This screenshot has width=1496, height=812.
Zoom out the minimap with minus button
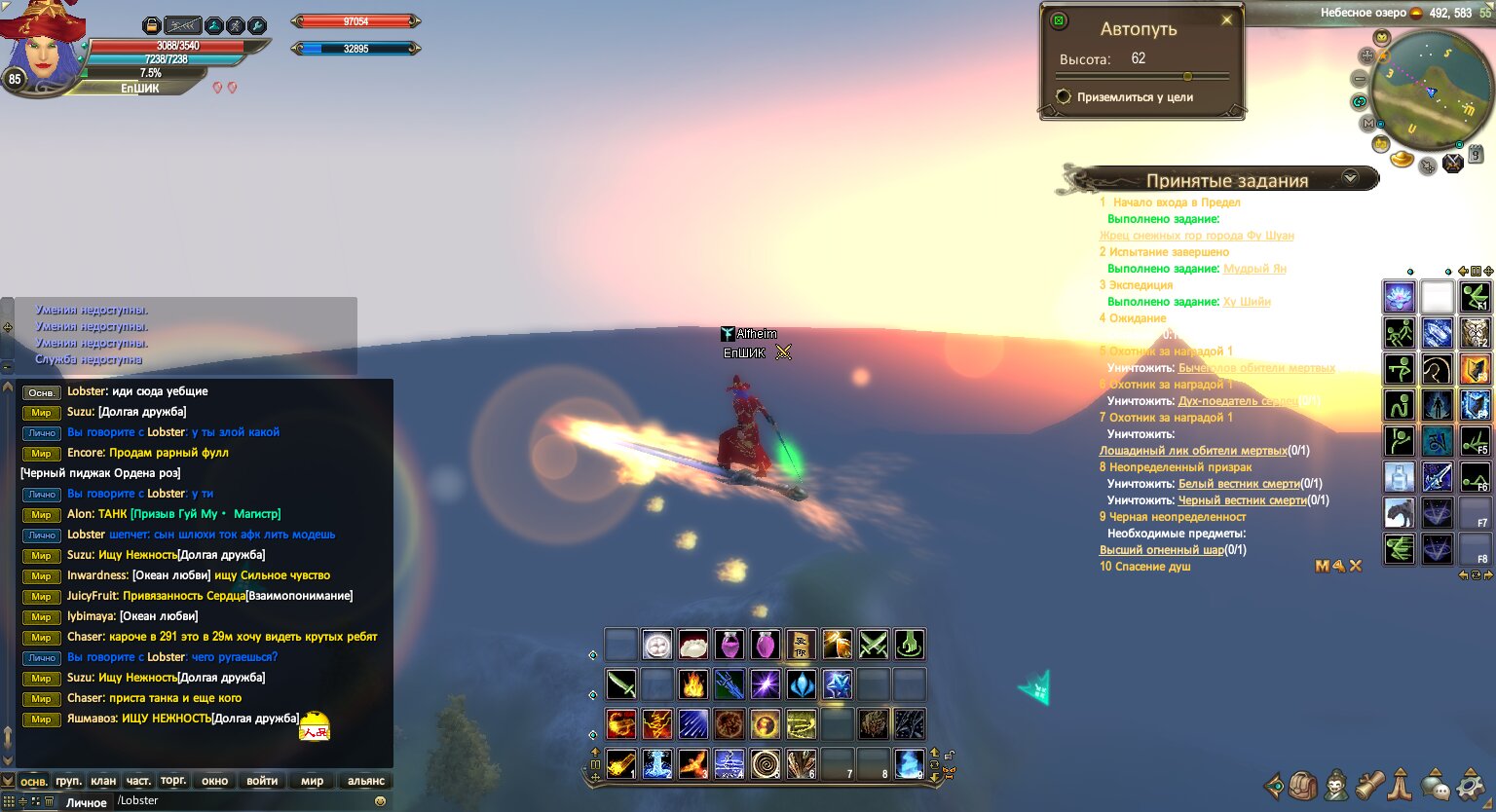[x=1360, y=78]
